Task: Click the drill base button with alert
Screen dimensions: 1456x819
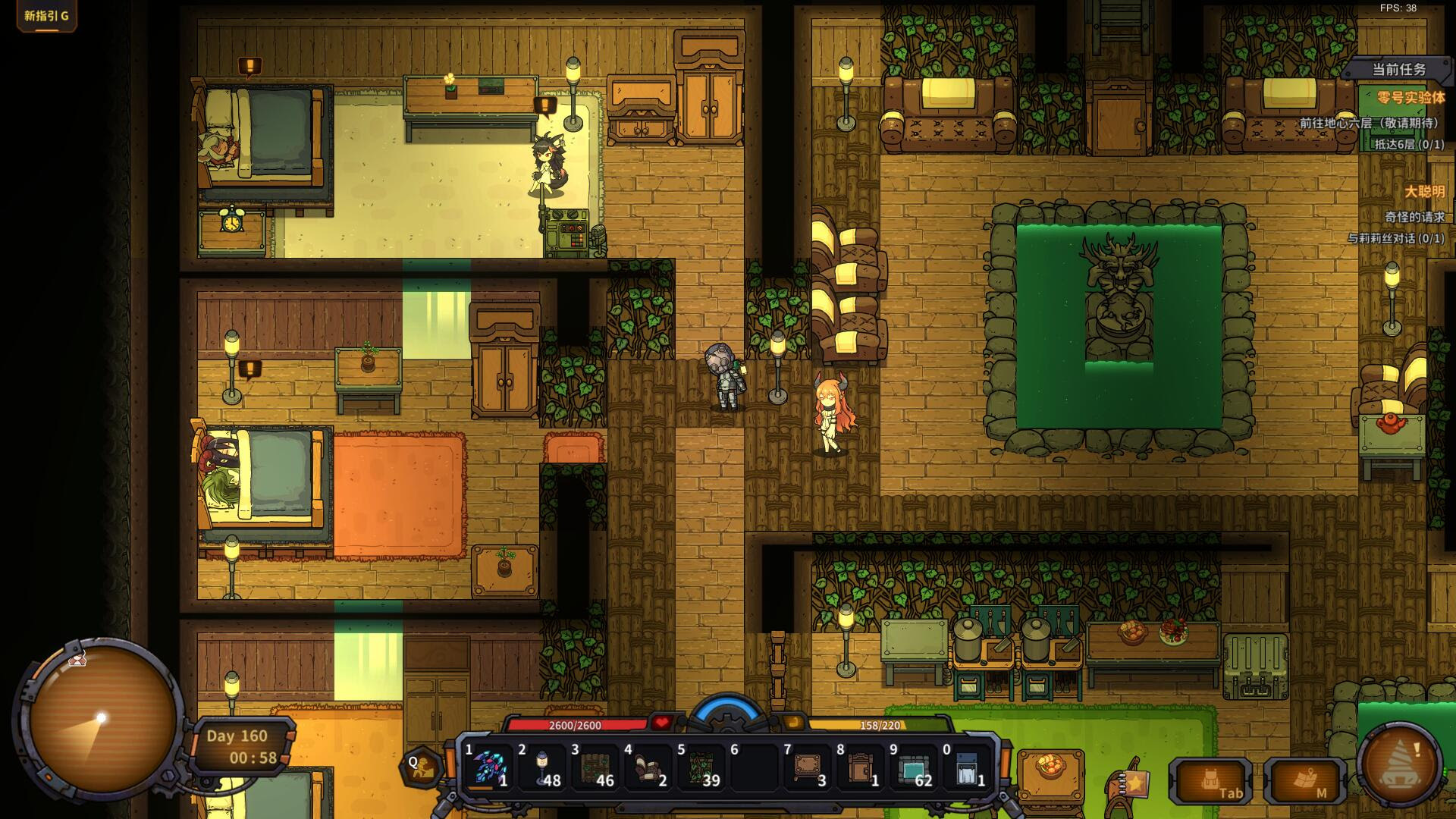Action: tap(1400, 764)
